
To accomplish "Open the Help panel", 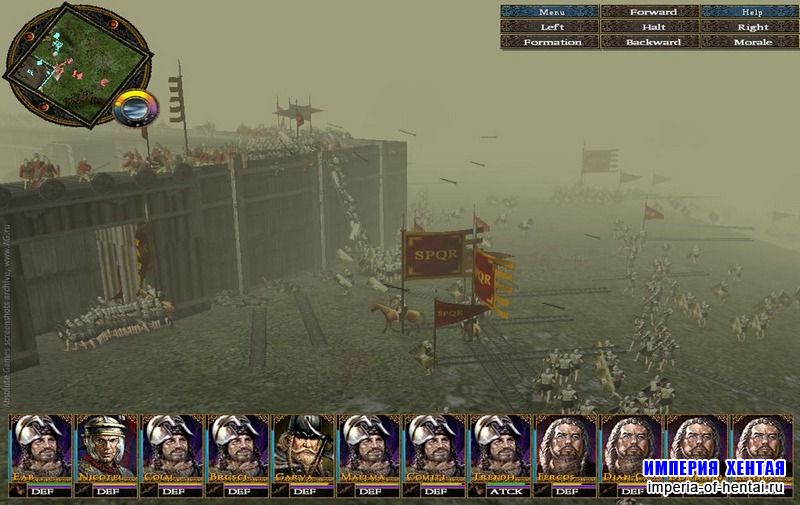I will 749,12.
